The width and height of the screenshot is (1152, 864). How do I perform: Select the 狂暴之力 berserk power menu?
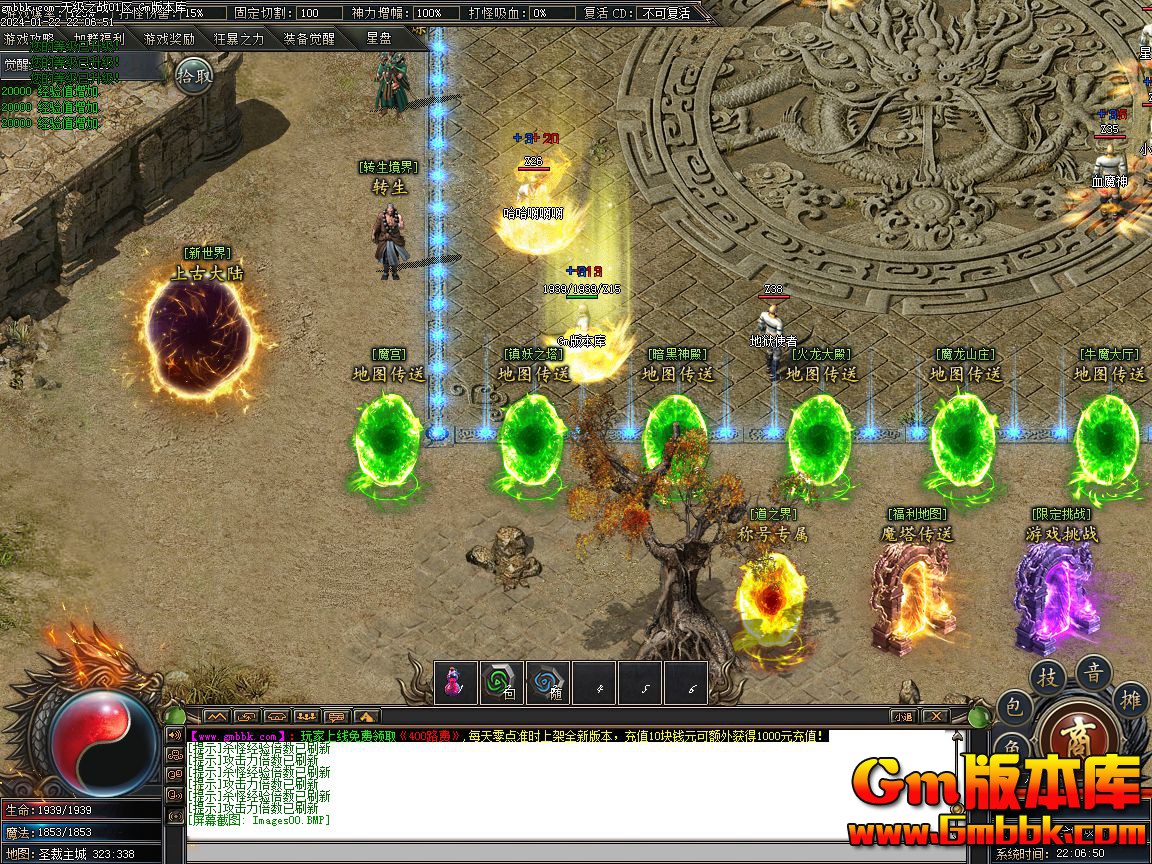(239, 39)
